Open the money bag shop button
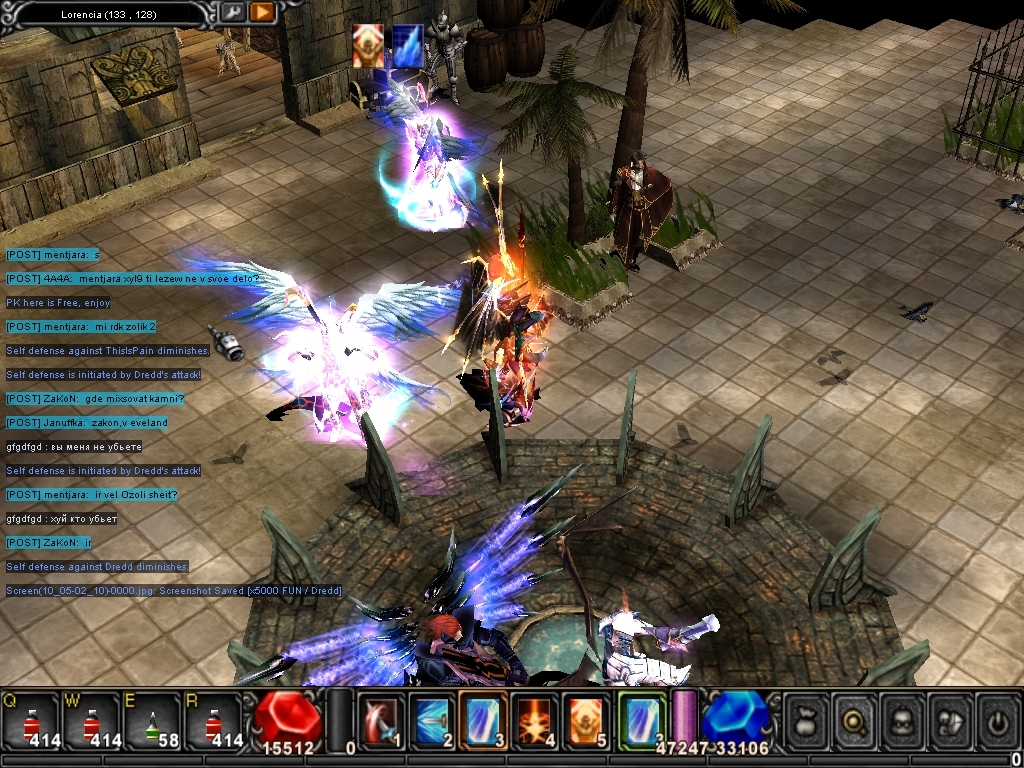This screenshot has width=1024, height=768. [x=807, y=721]
